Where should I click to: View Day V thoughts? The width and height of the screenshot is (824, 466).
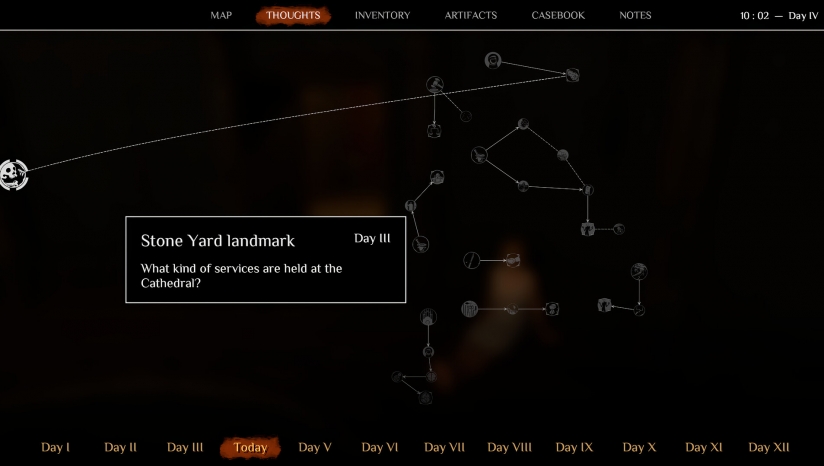coord(315,448)
